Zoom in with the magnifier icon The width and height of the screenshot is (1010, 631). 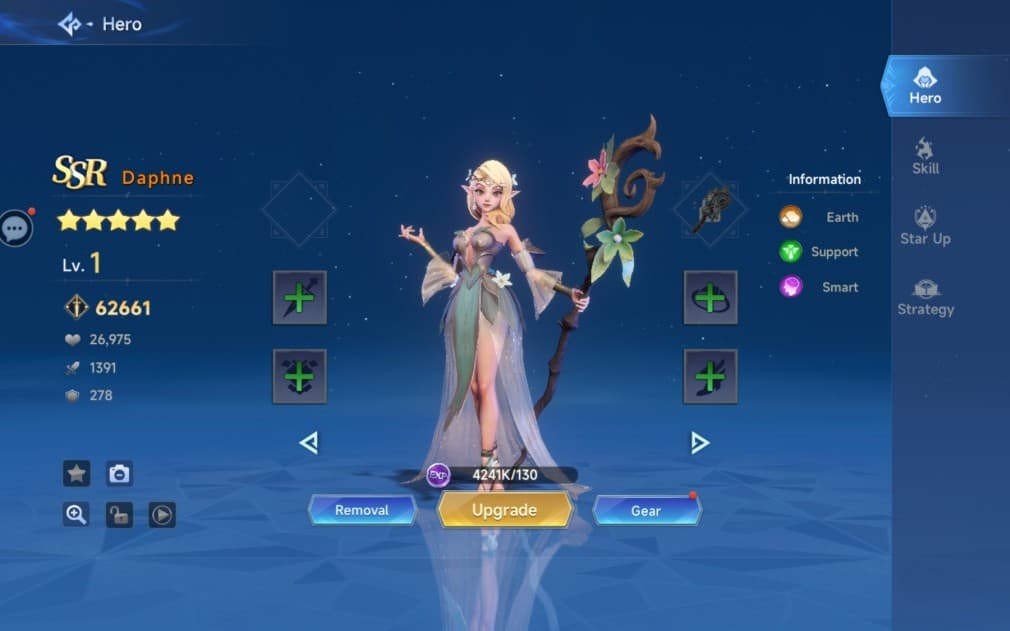point(76,514)
